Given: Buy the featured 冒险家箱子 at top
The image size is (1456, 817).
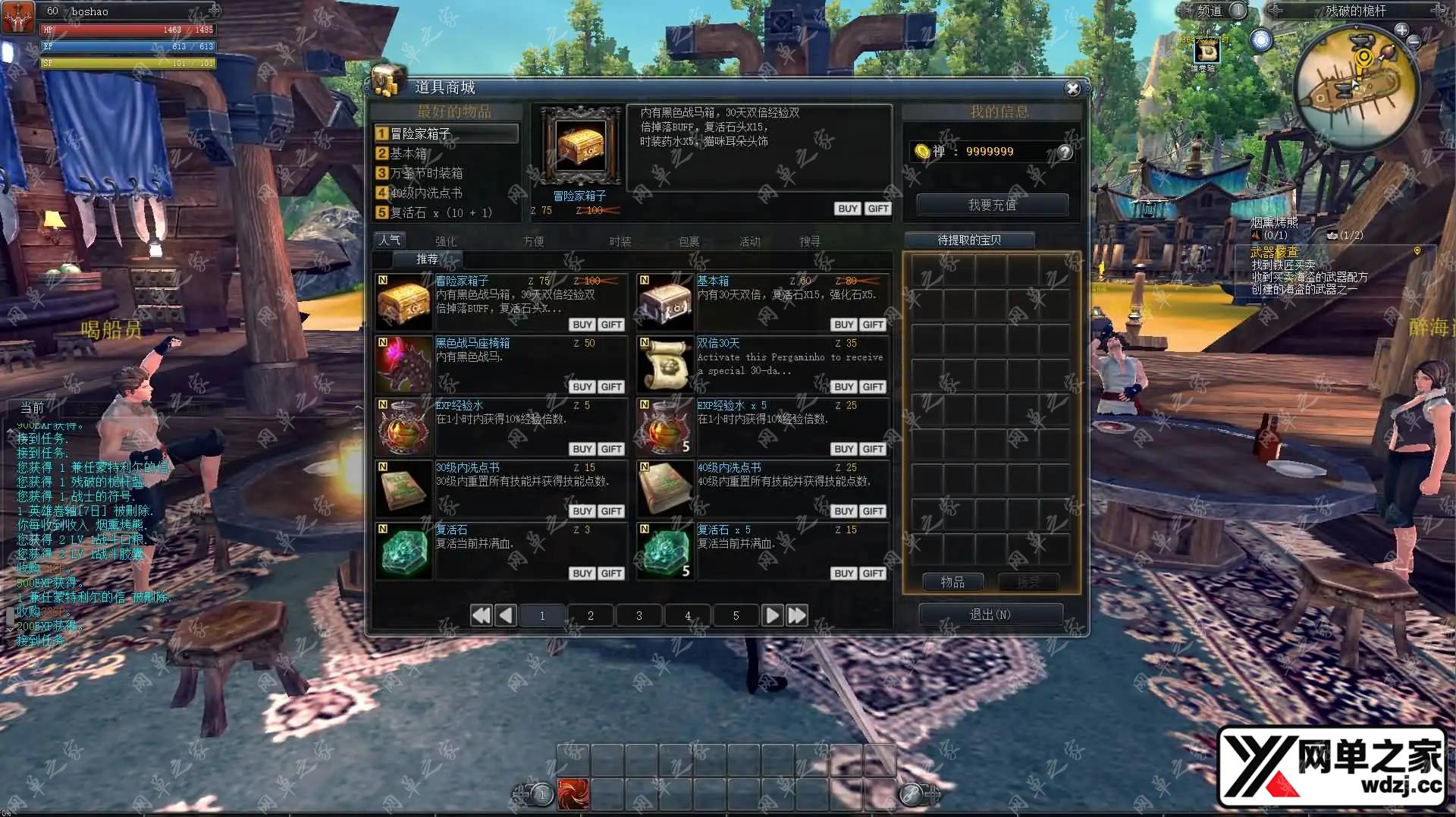Looking at the screenshot, I should coord(847,209).
